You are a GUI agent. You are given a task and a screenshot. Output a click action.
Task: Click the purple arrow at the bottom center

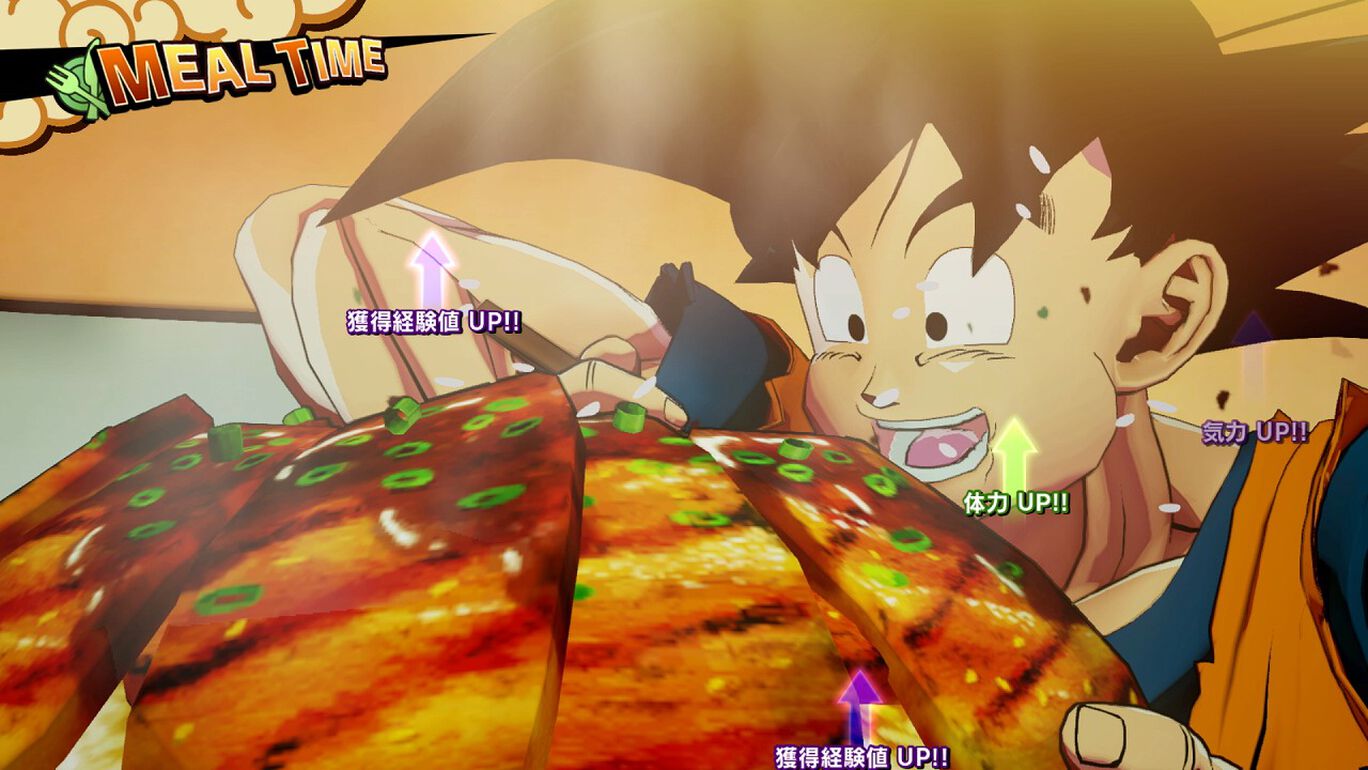[x=858, y=700]
